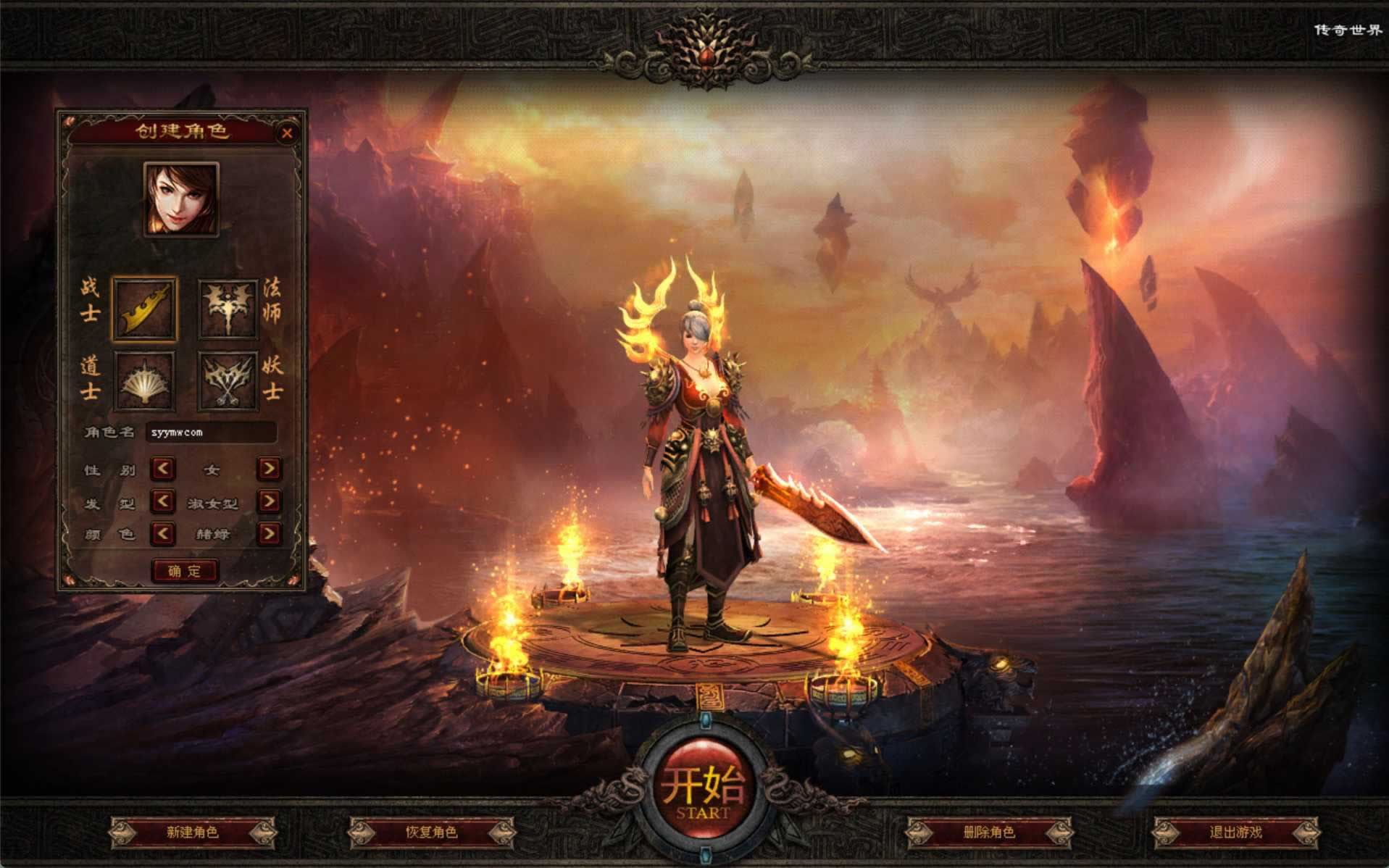
Task: Confirm character with the 确定 button
Action: point(185,571)
